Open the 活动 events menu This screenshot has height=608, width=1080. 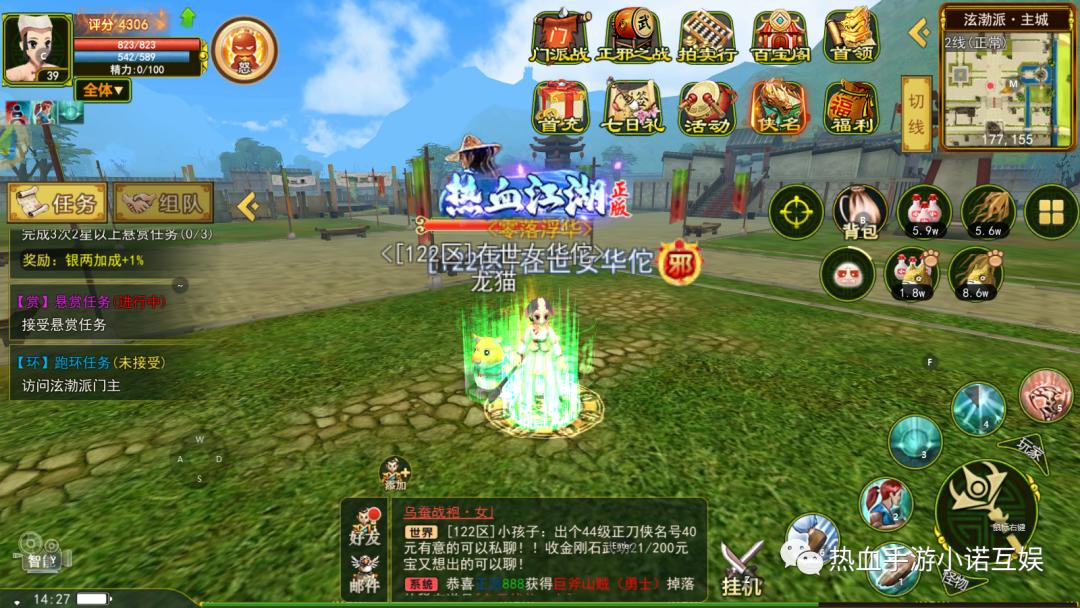[x=707, y=108]
